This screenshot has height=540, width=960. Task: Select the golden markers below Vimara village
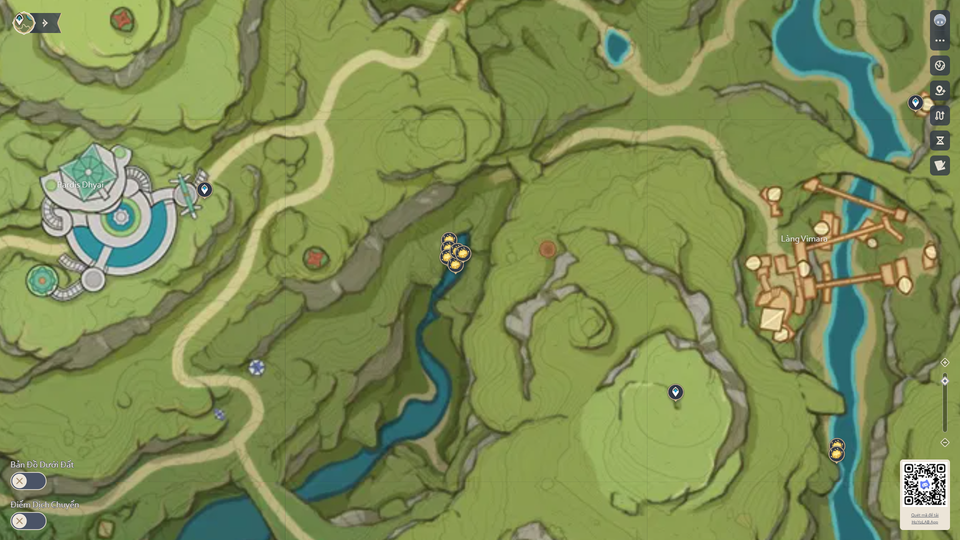tap(837, 450)
